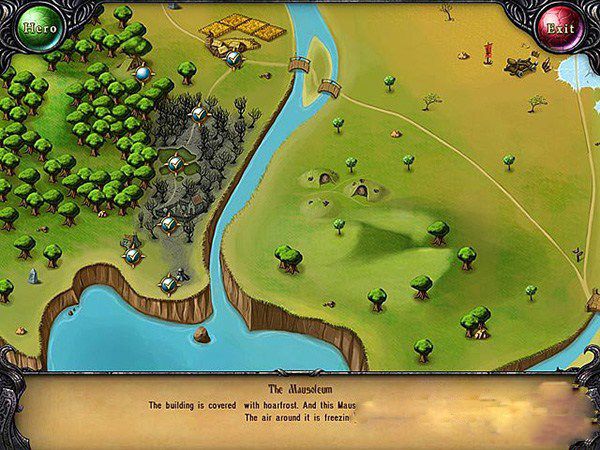Select the checkmark marker nearest the river cliff
Image resolution: width=600 pixels, height=450 pixels.
169,285
